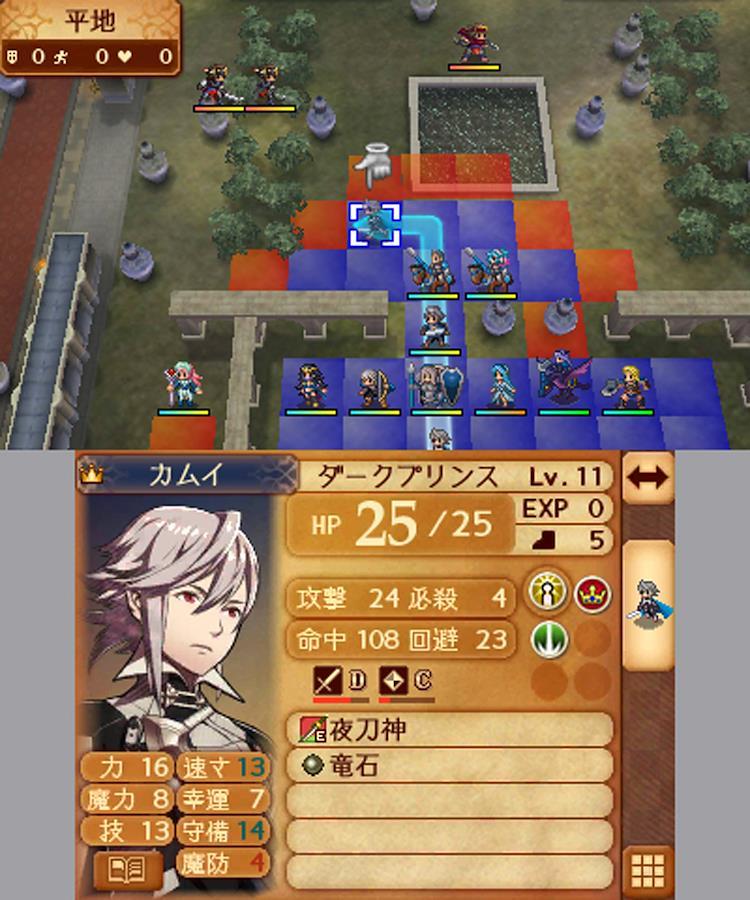The height and width of the screenshot is (900, 750).
Task: Select the unit inside the map cursor brackets
Action: (x=374, y=224)
